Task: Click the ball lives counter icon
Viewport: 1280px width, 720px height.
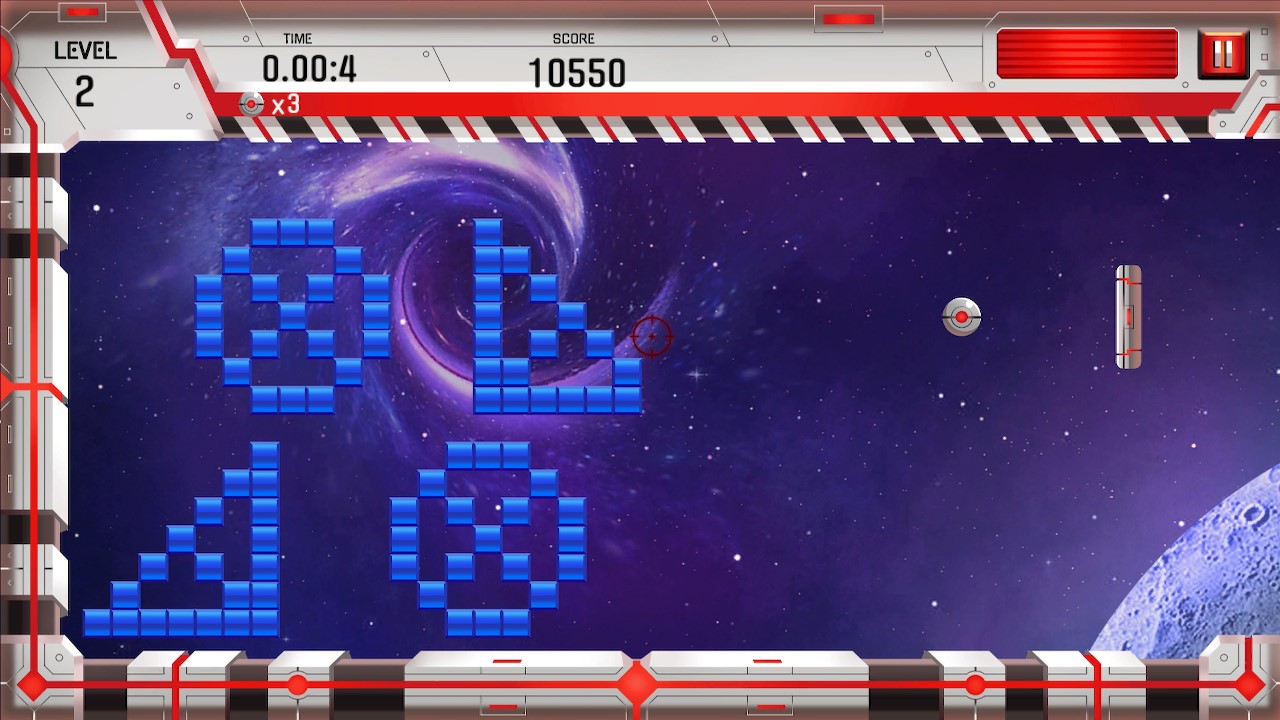Action: pyautogui.click(x=250, y=103)
